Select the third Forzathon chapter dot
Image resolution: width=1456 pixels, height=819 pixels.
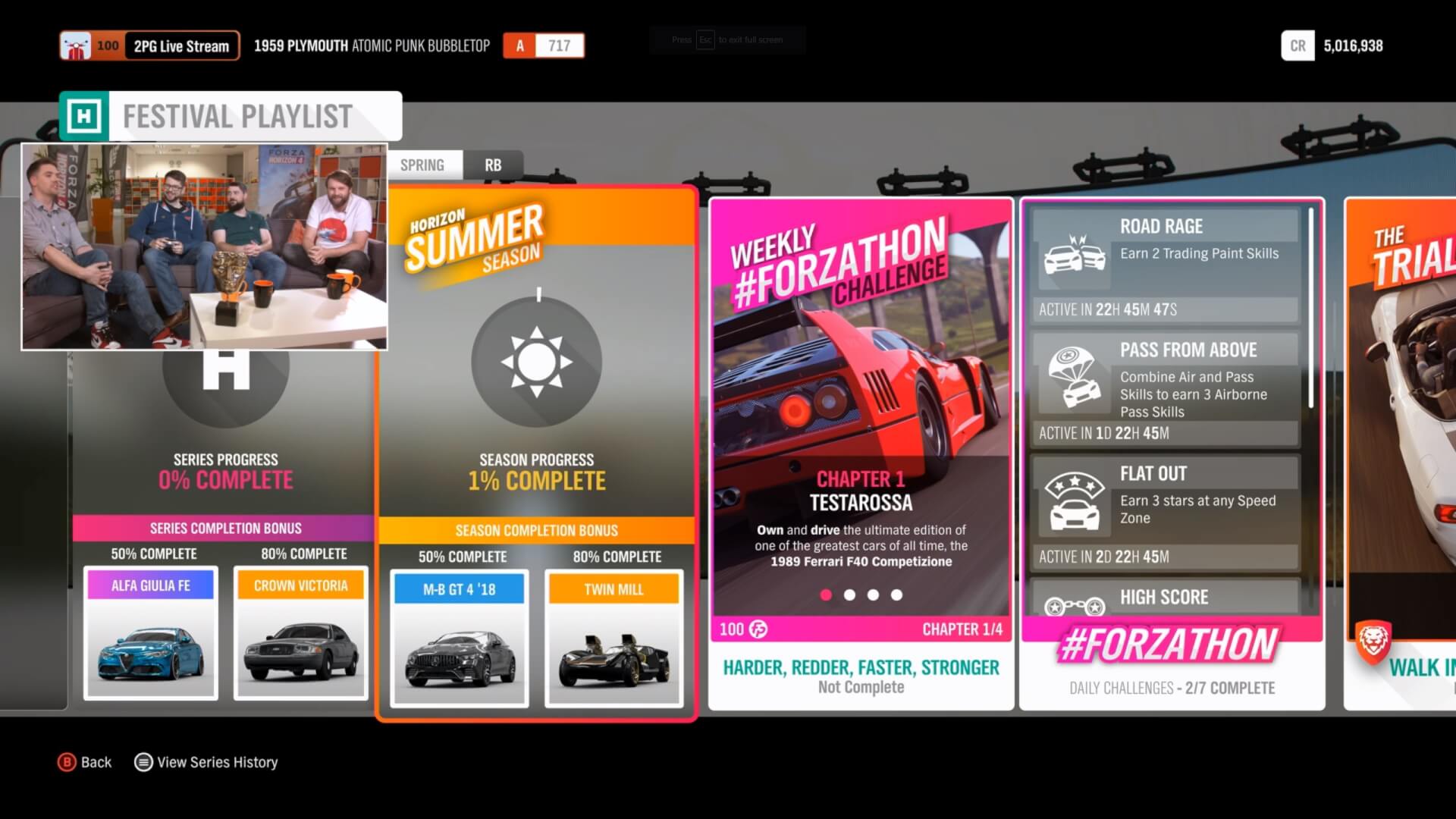tap(874, 595)
